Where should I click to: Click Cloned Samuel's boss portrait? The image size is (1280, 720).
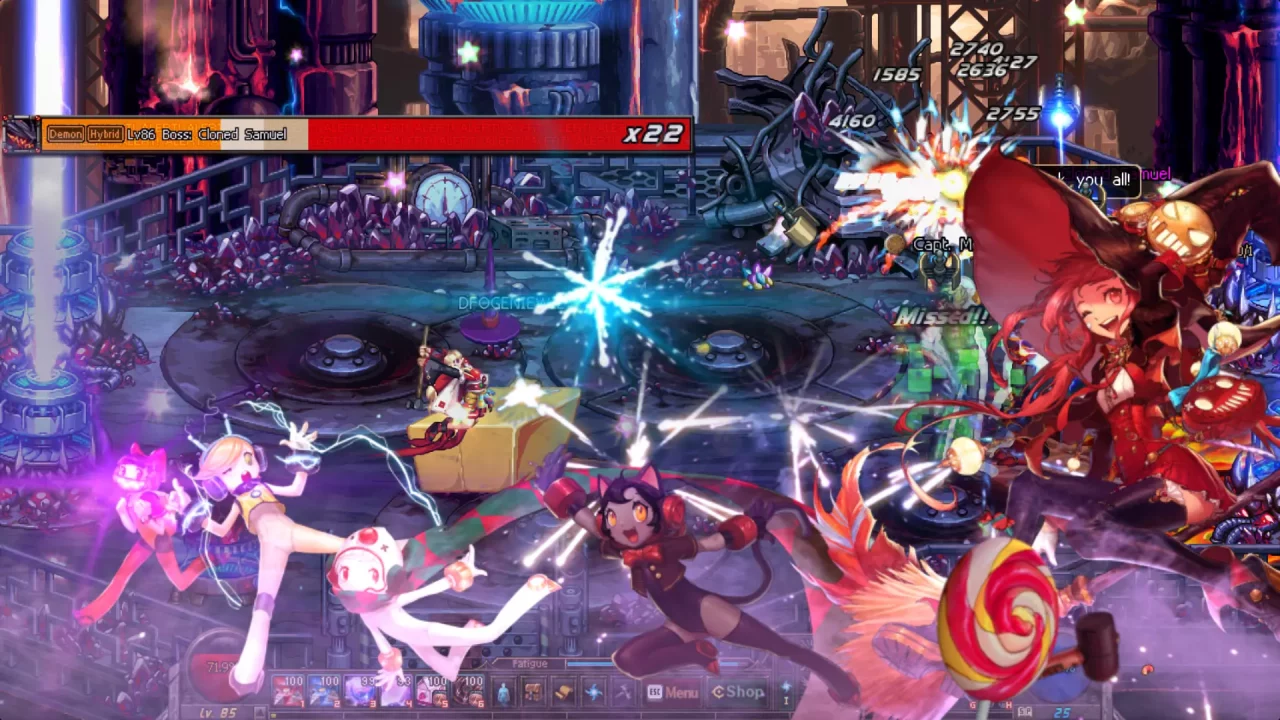(x=20, y=133)
